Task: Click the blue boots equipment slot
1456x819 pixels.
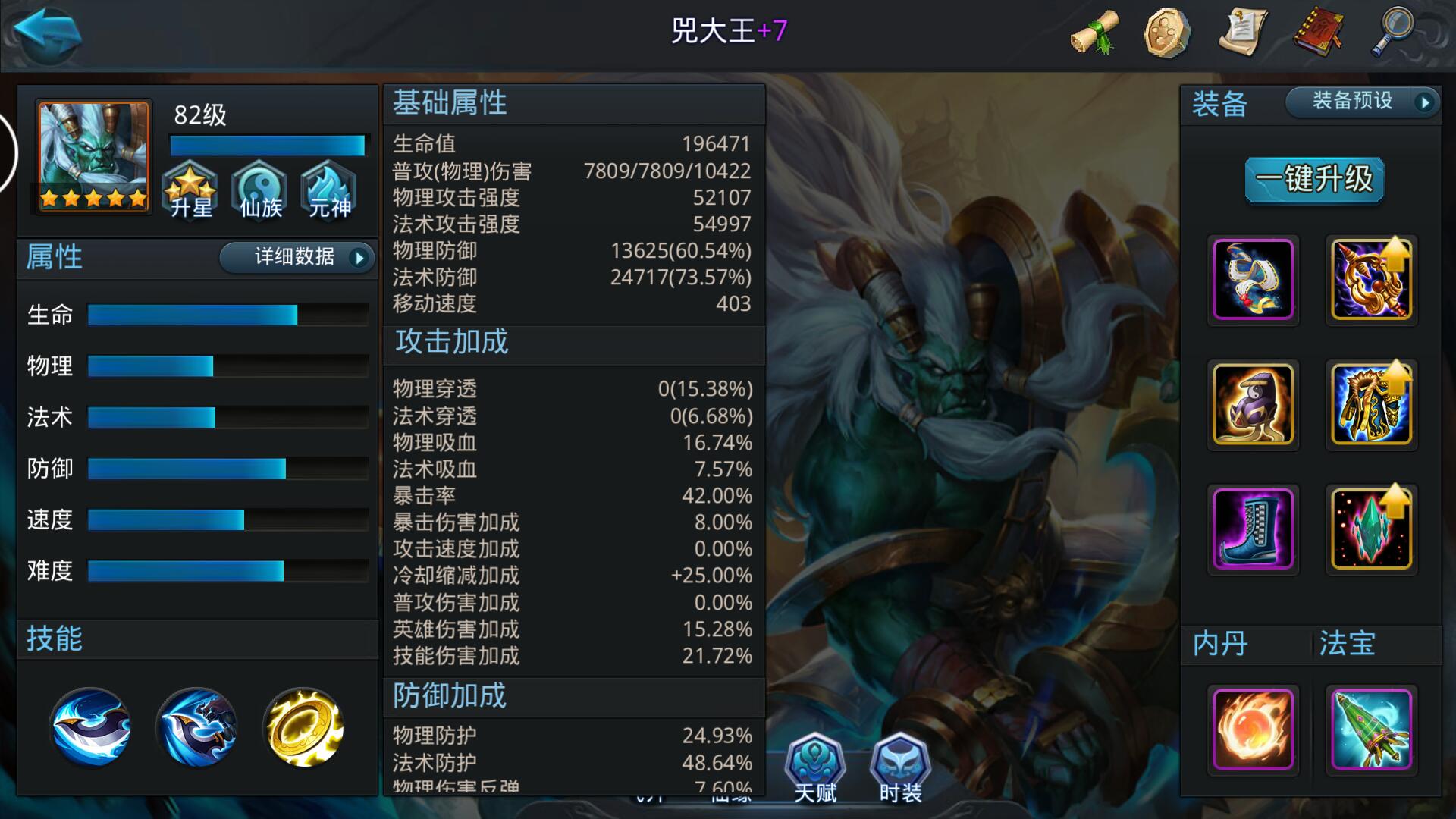Action: click(x=1253, y=529)
